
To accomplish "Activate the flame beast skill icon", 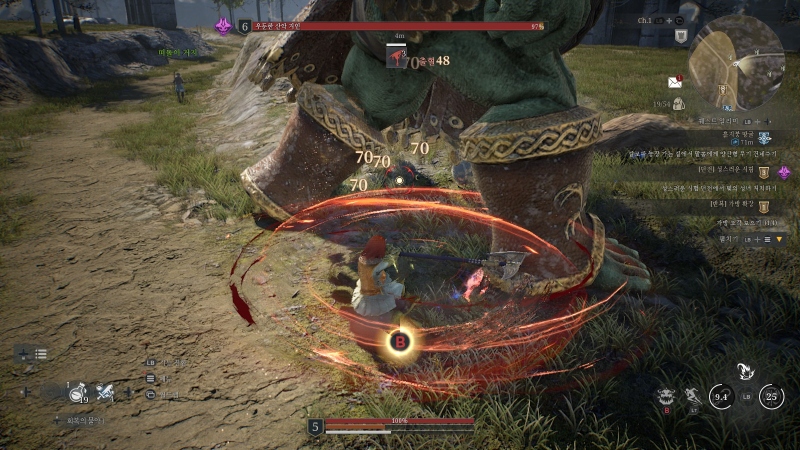I will coord(745,371).
